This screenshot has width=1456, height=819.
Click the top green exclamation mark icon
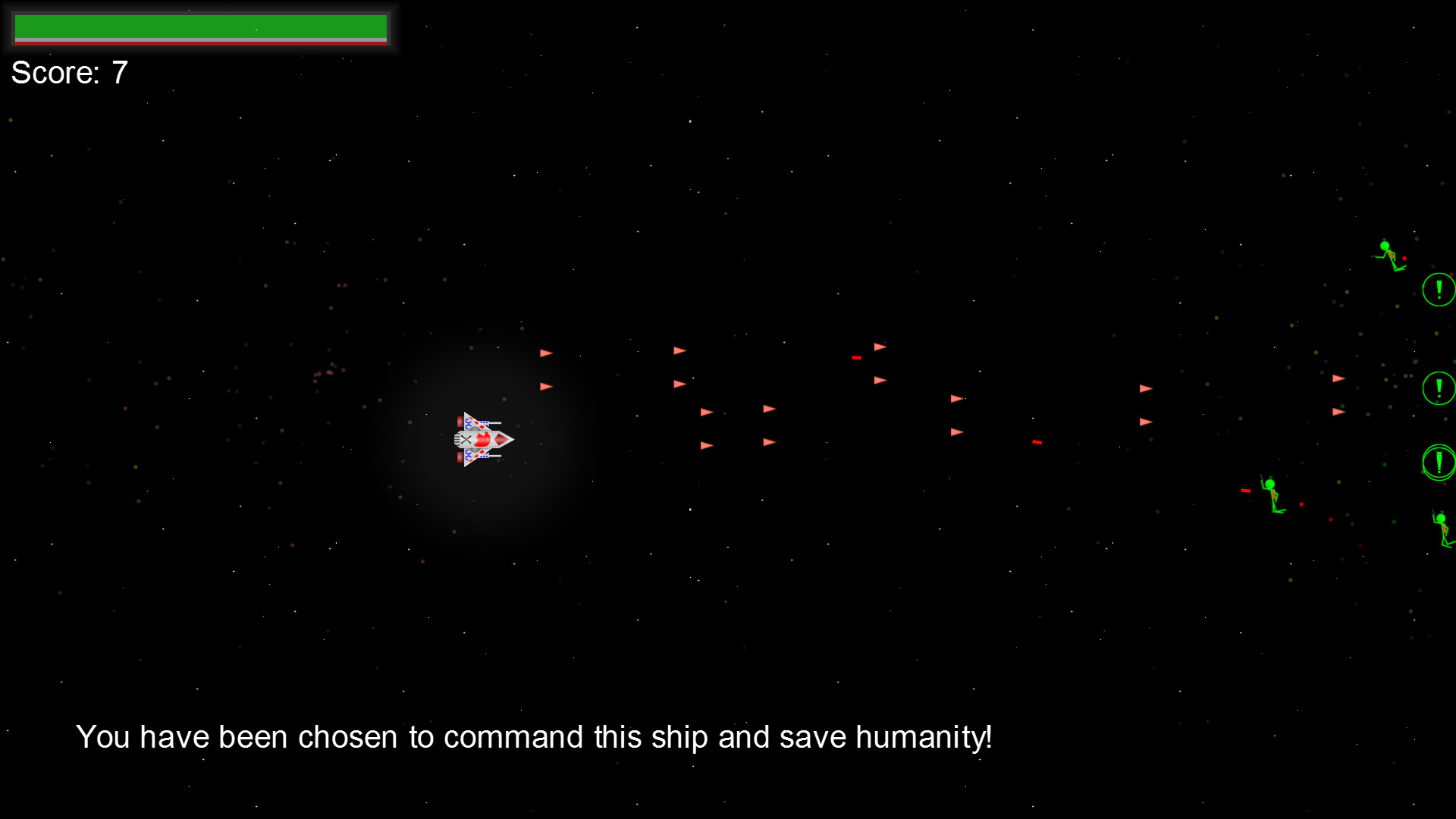point(1437,288)
